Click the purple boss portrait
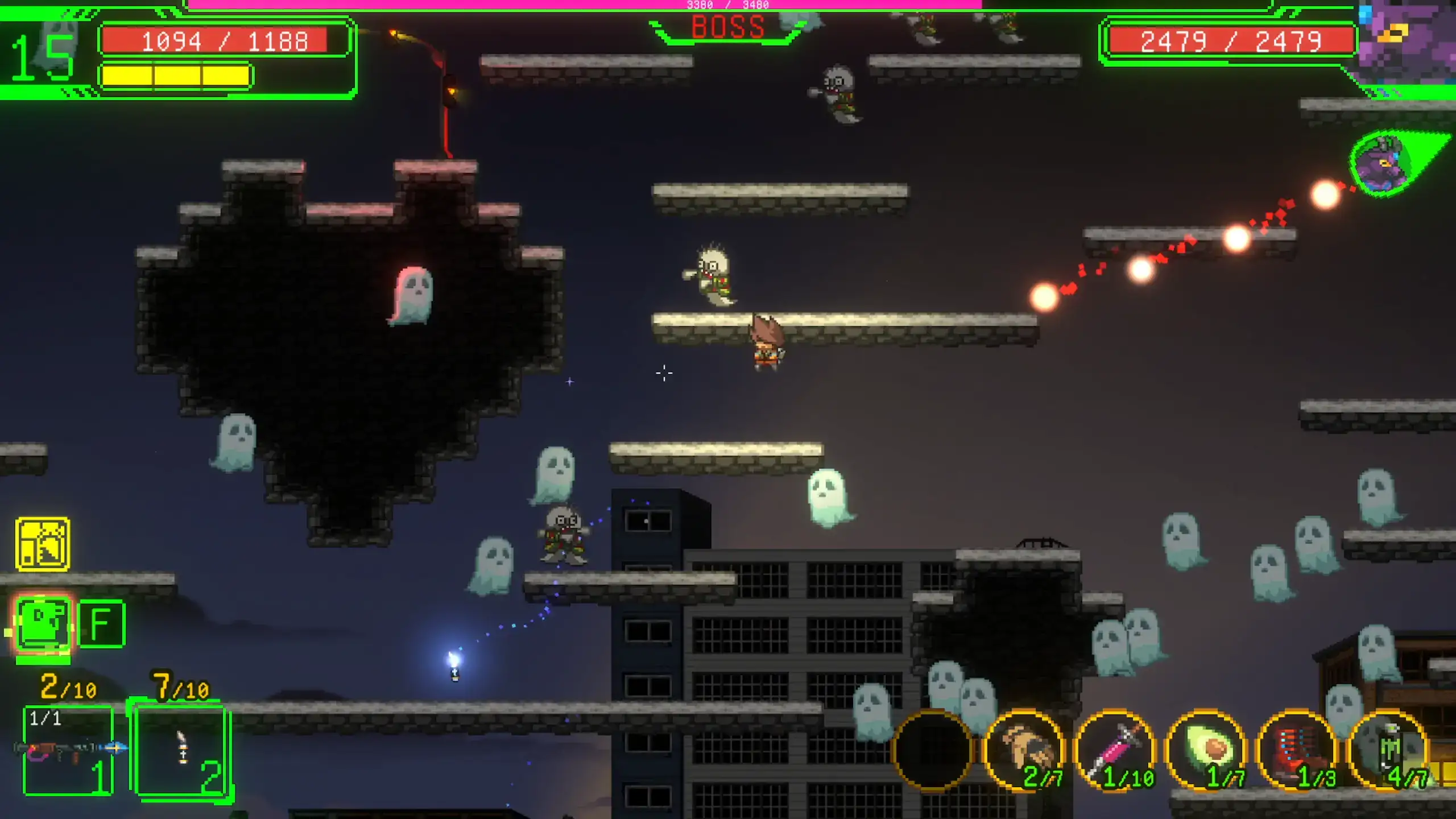The height and width of the screenshot is (819, 1456). (x=1405, y=43)
